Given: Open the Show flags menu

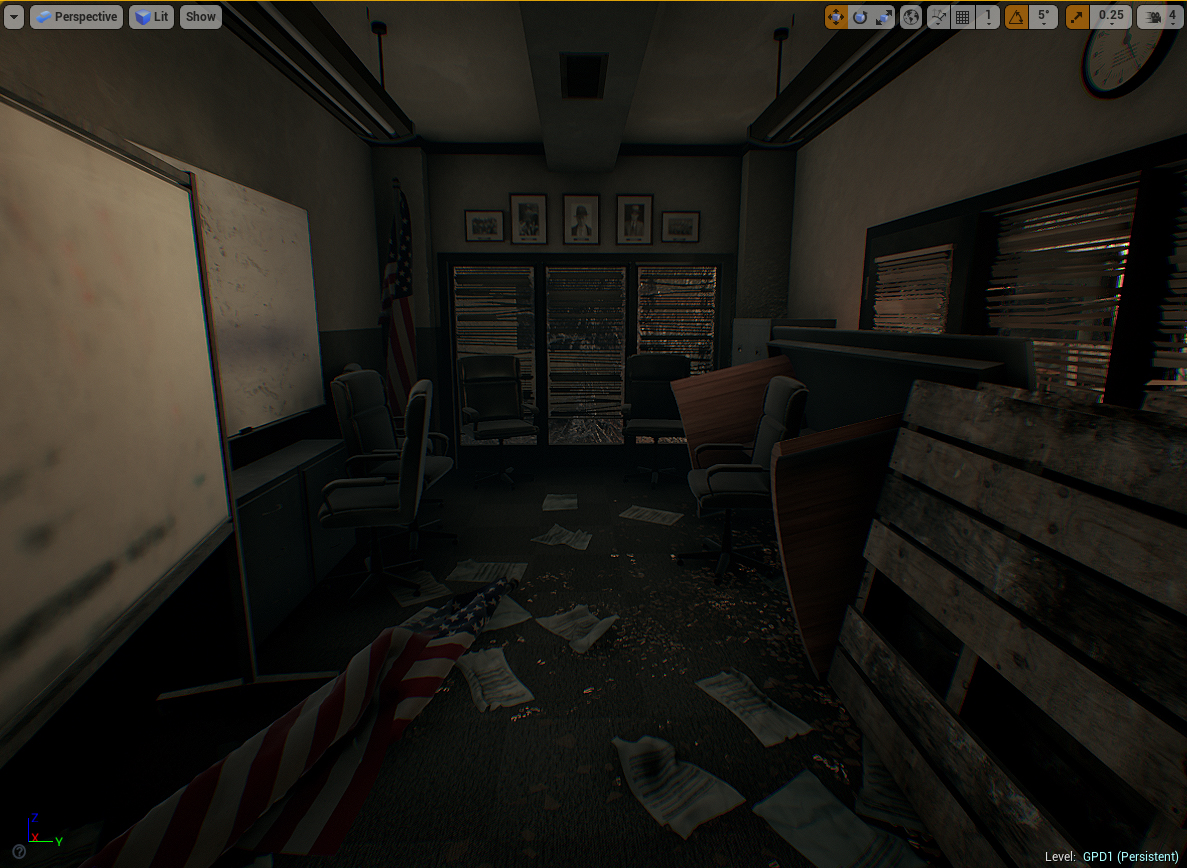Looking at the screenshot, I should (x=201, y=17).
